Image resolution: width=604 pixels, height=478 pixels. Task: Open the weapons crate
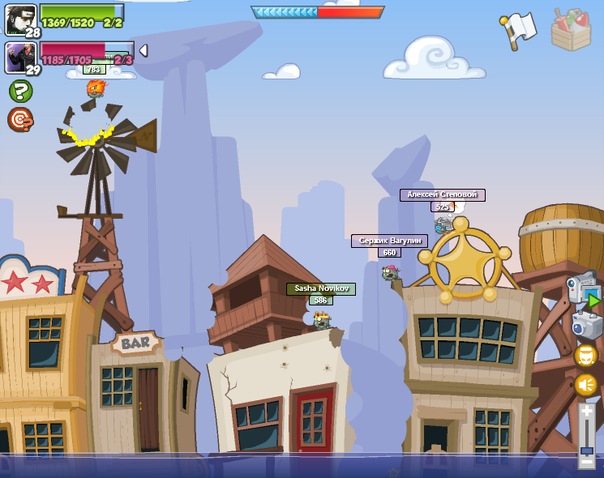(x=571, y=29)
